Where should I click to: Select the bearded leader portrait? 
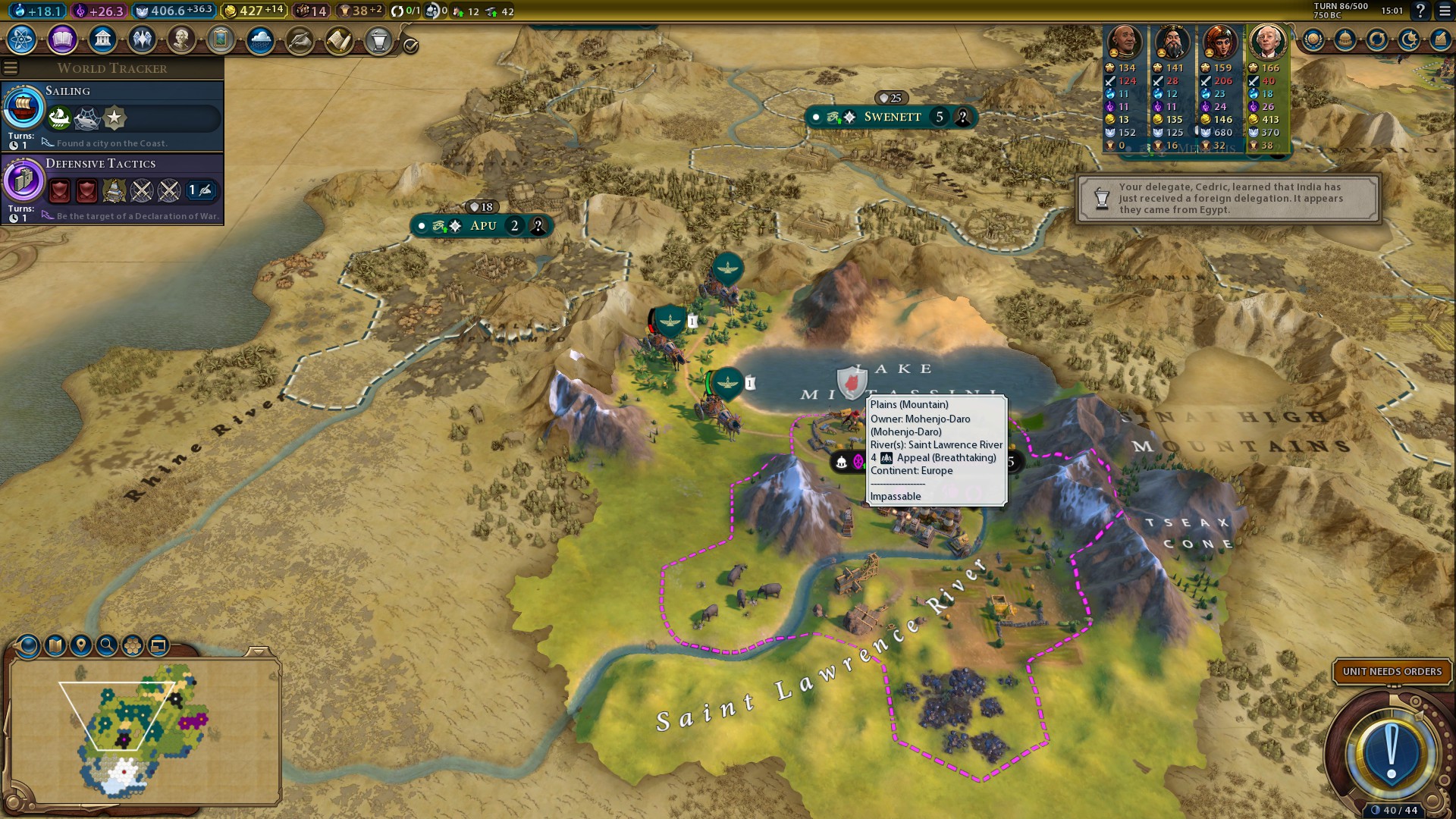pyautogui.click(x=1172, y=42)
